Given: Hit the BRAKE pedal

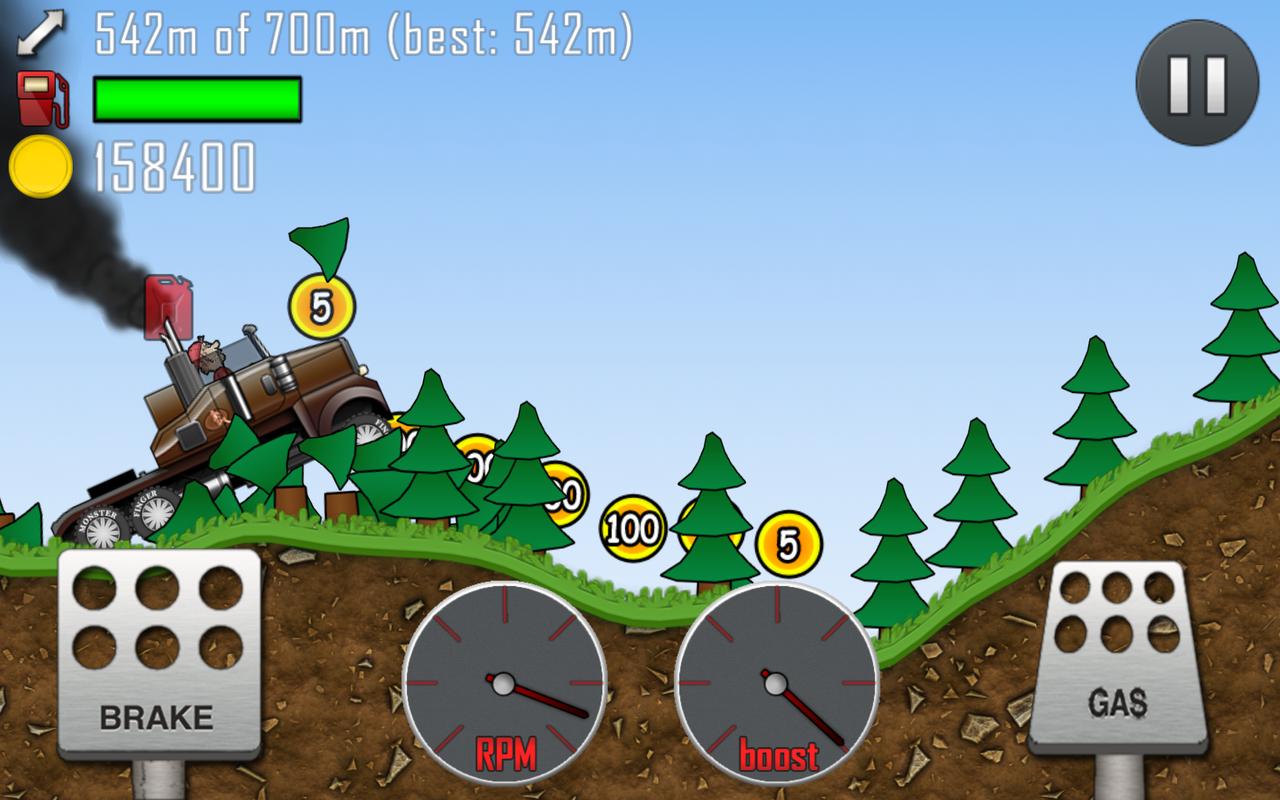Looking at the screenshot, I should click(159, 655).
